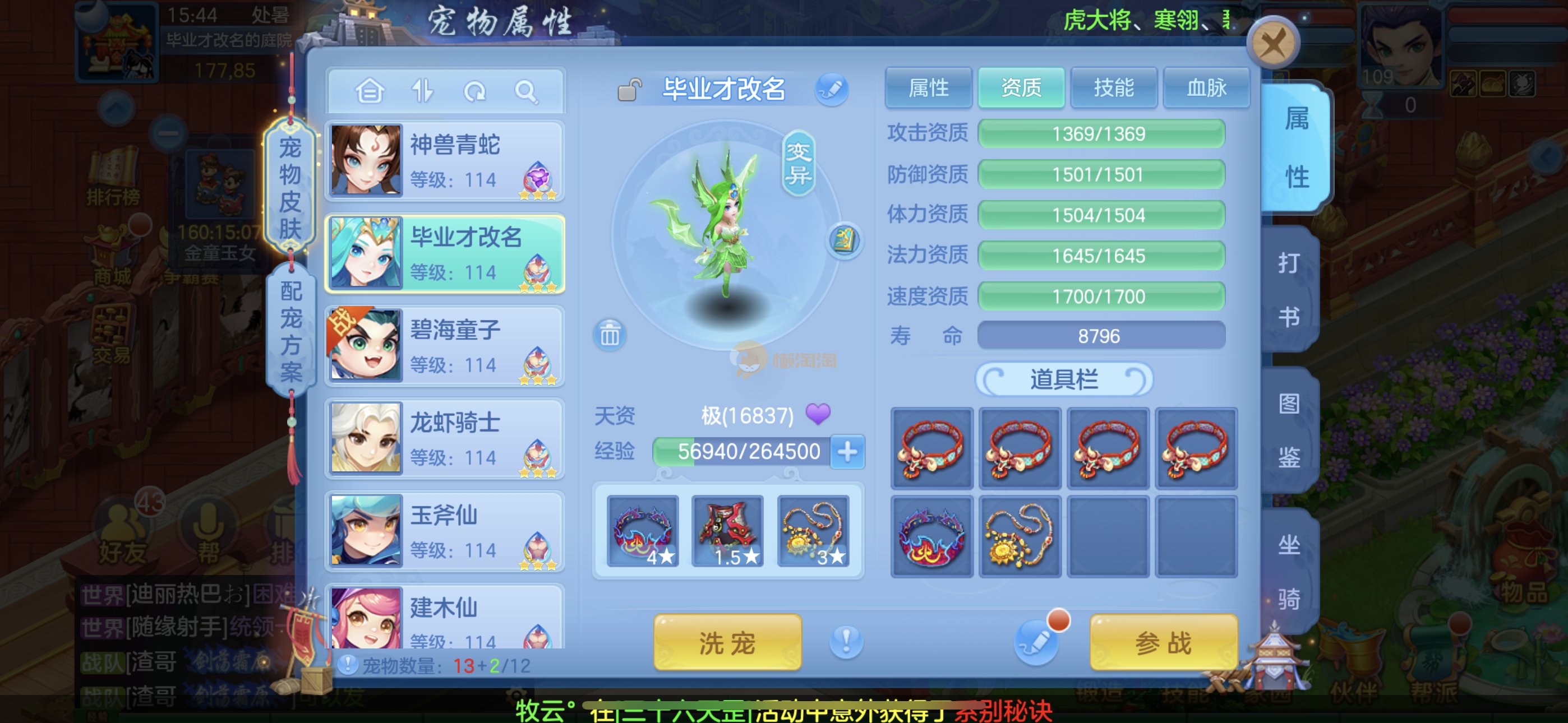Open the 图鉴 encyclopedia side tab

tap(1289, 429)
